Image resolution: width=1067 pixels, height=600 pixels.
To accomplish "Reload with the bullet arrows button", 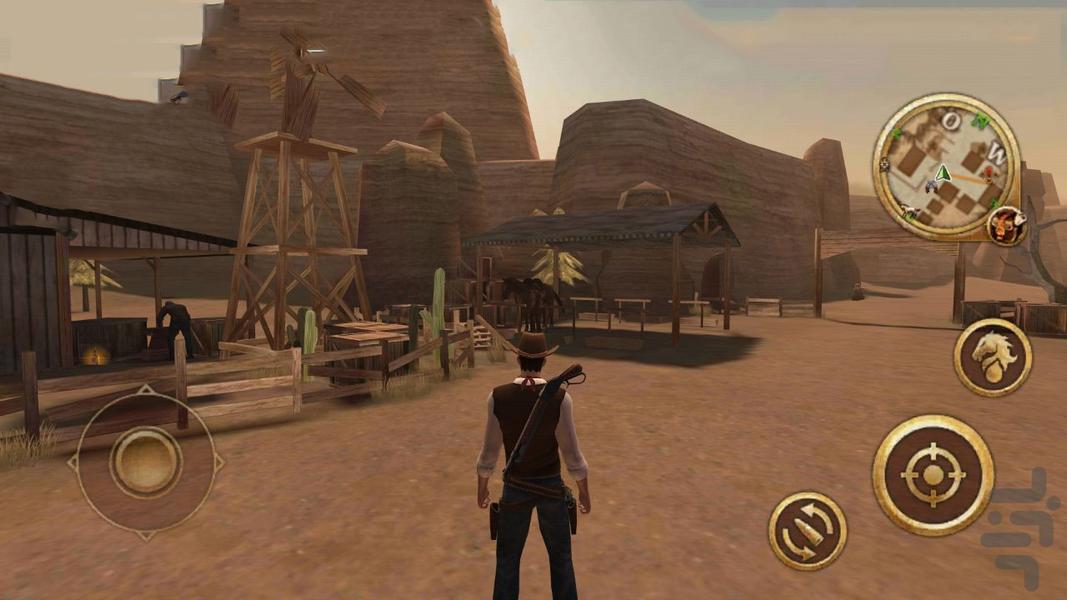I will [x=807, y=530].
